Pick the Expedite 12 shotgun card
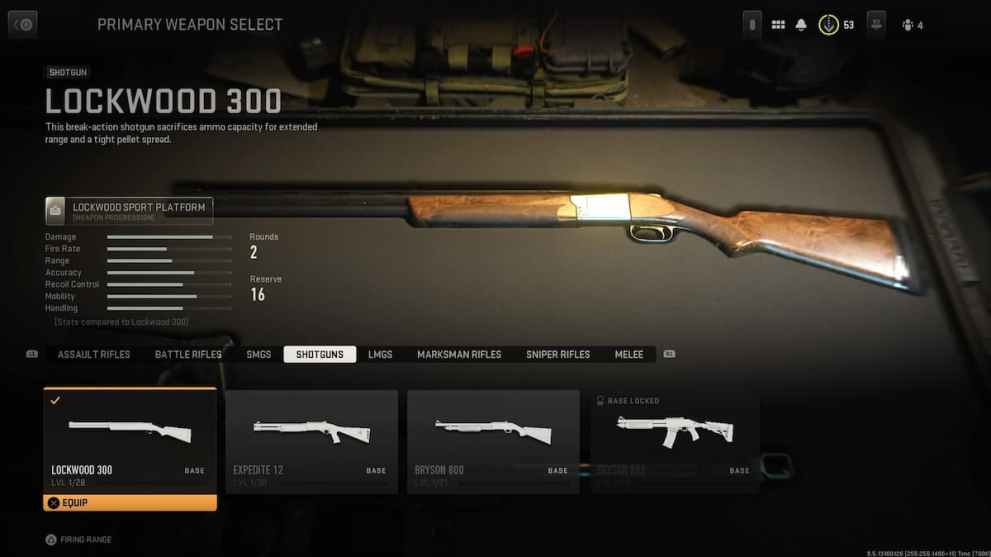 [311, 441]
